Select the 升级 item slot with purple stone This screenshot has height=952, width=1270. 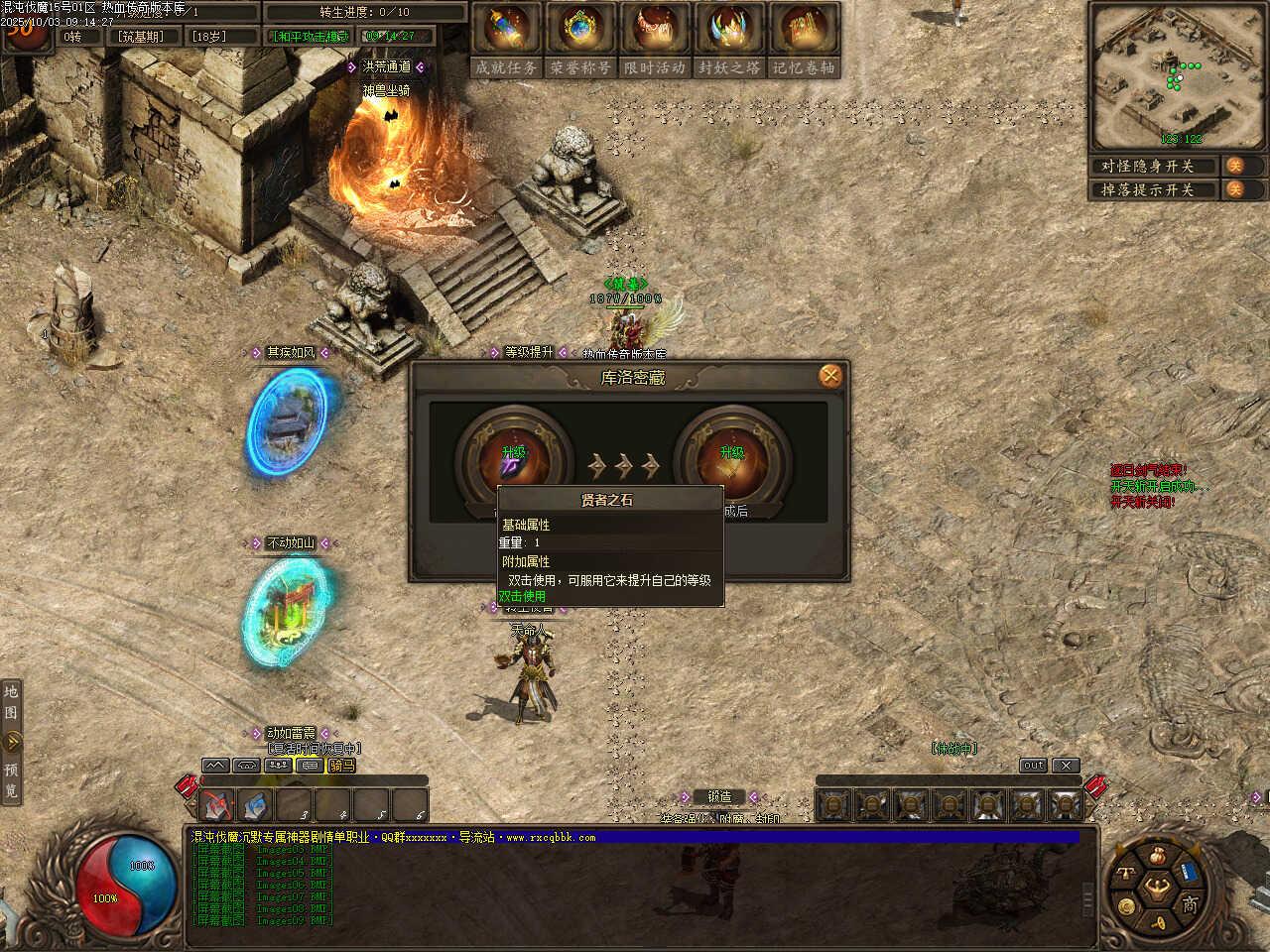[513, 460]
